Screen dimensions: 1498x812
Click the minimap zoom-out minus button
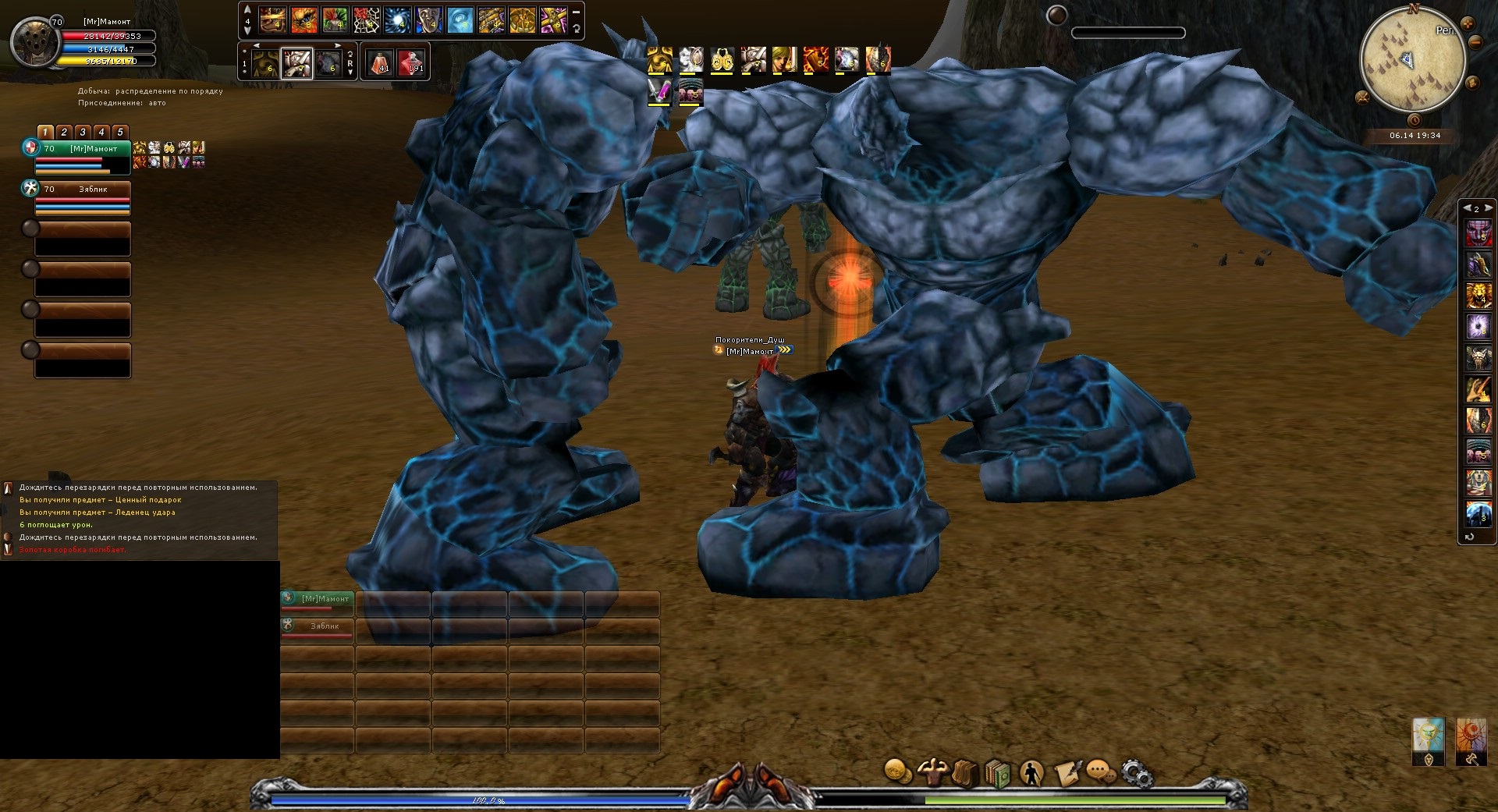(x=1474, y=43)
